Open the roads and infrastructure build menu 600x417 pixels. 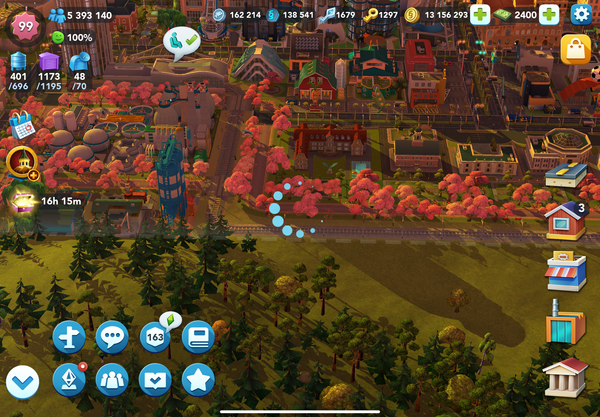[x=565, y=177]
